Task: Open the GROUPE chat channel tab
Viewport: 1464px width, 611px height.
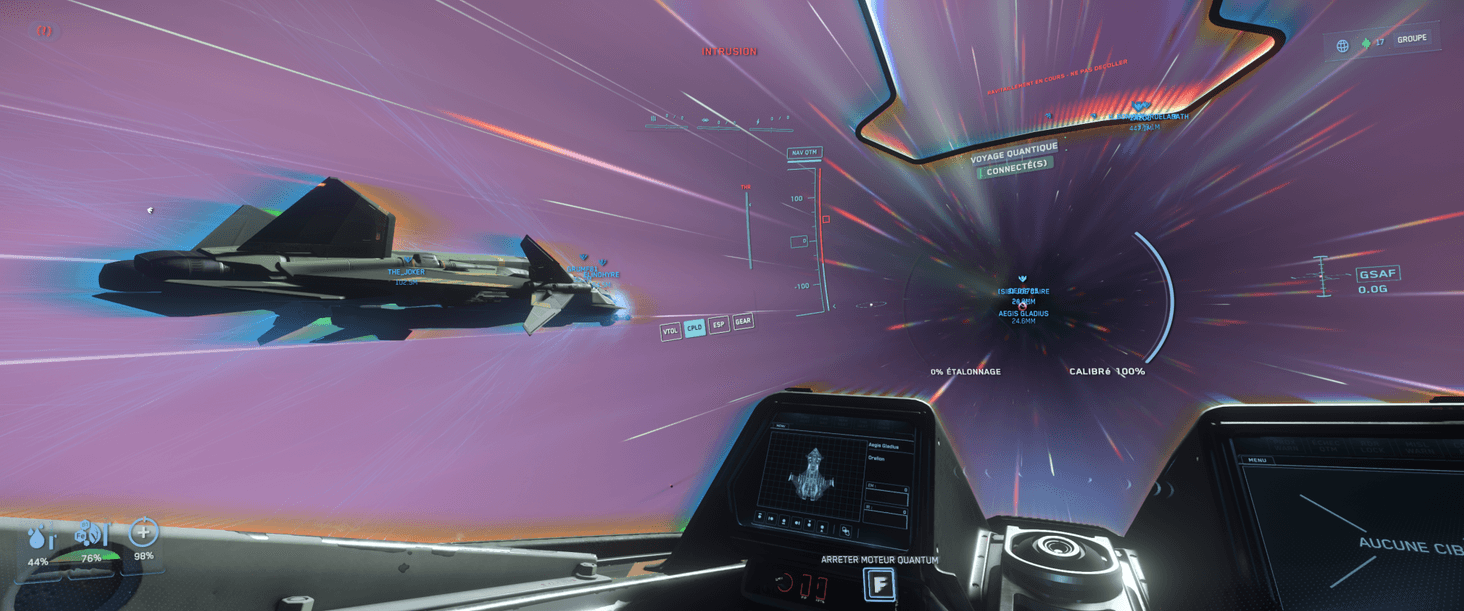Action: coord(1411,39)
